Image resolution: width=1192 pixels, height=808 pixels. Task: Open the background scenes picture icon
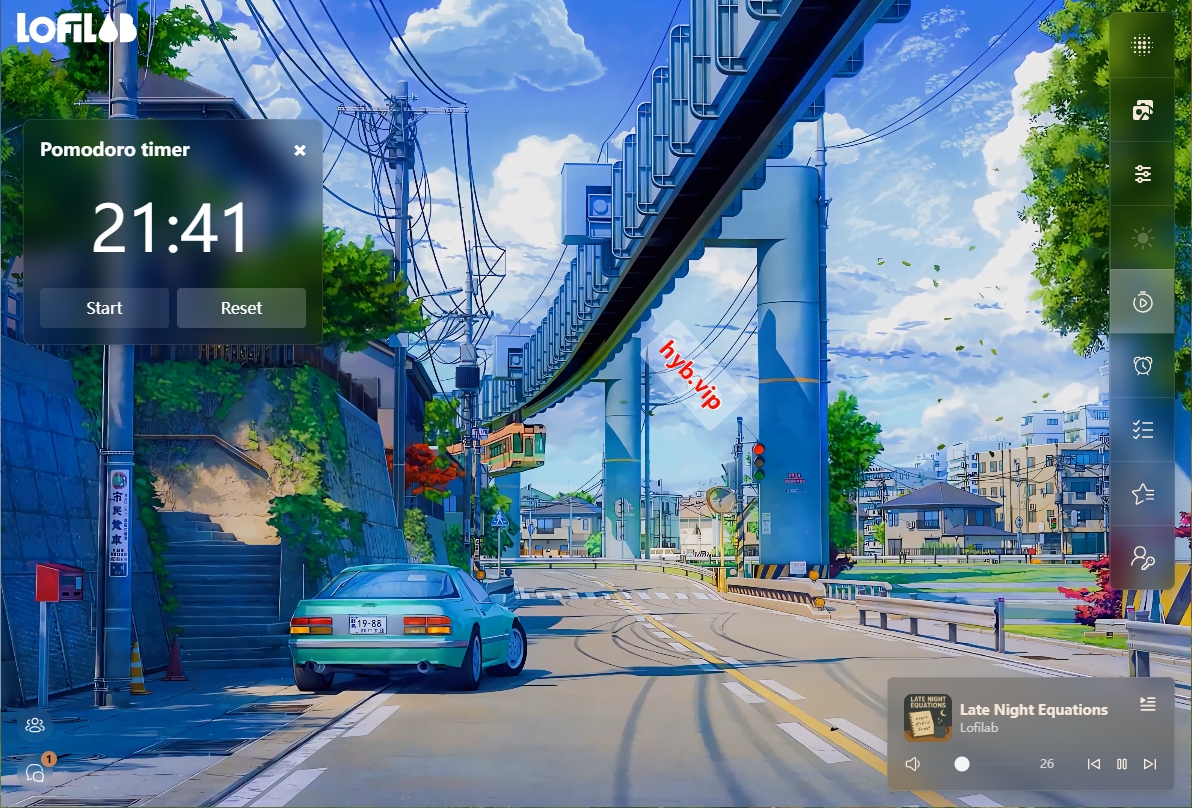pos(1142,110)
